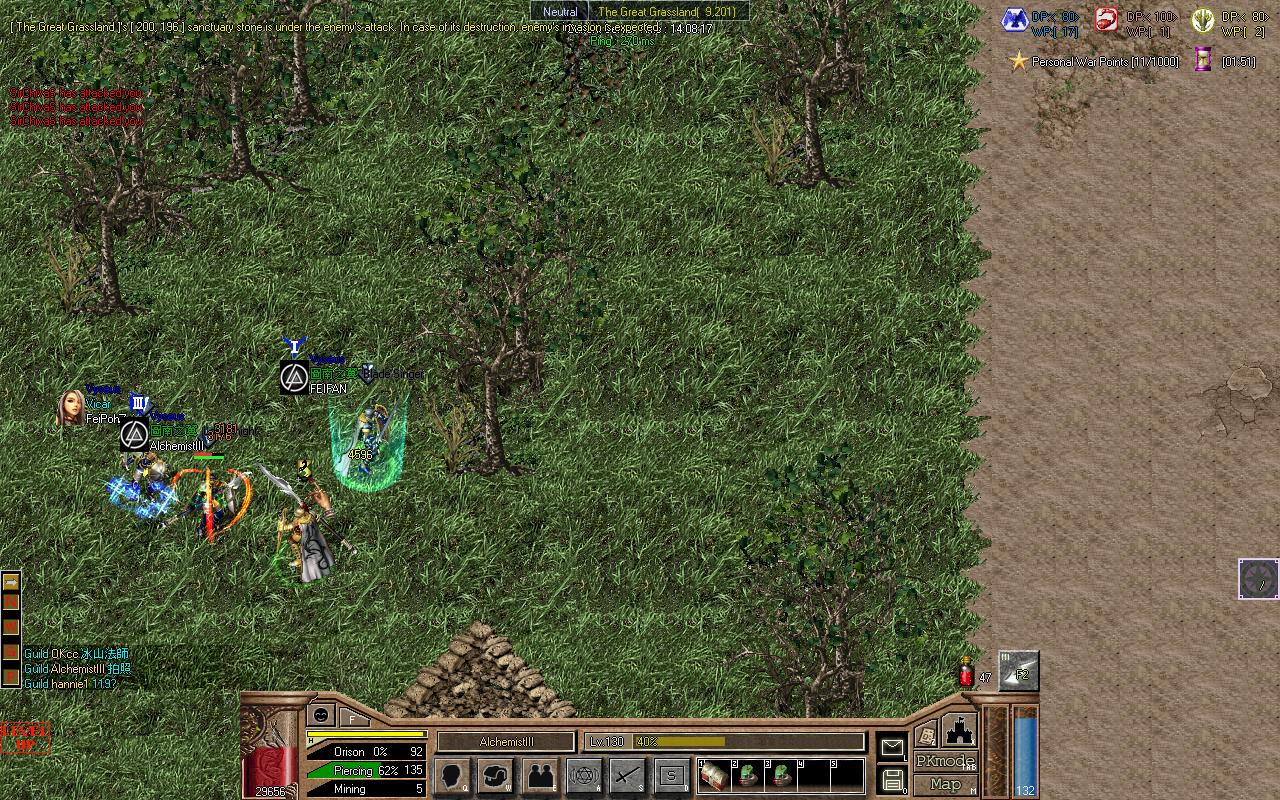Click the arrow button atop chat filters
The width and height of the screenshot is (1280, 800).
[x=11, y=581]
